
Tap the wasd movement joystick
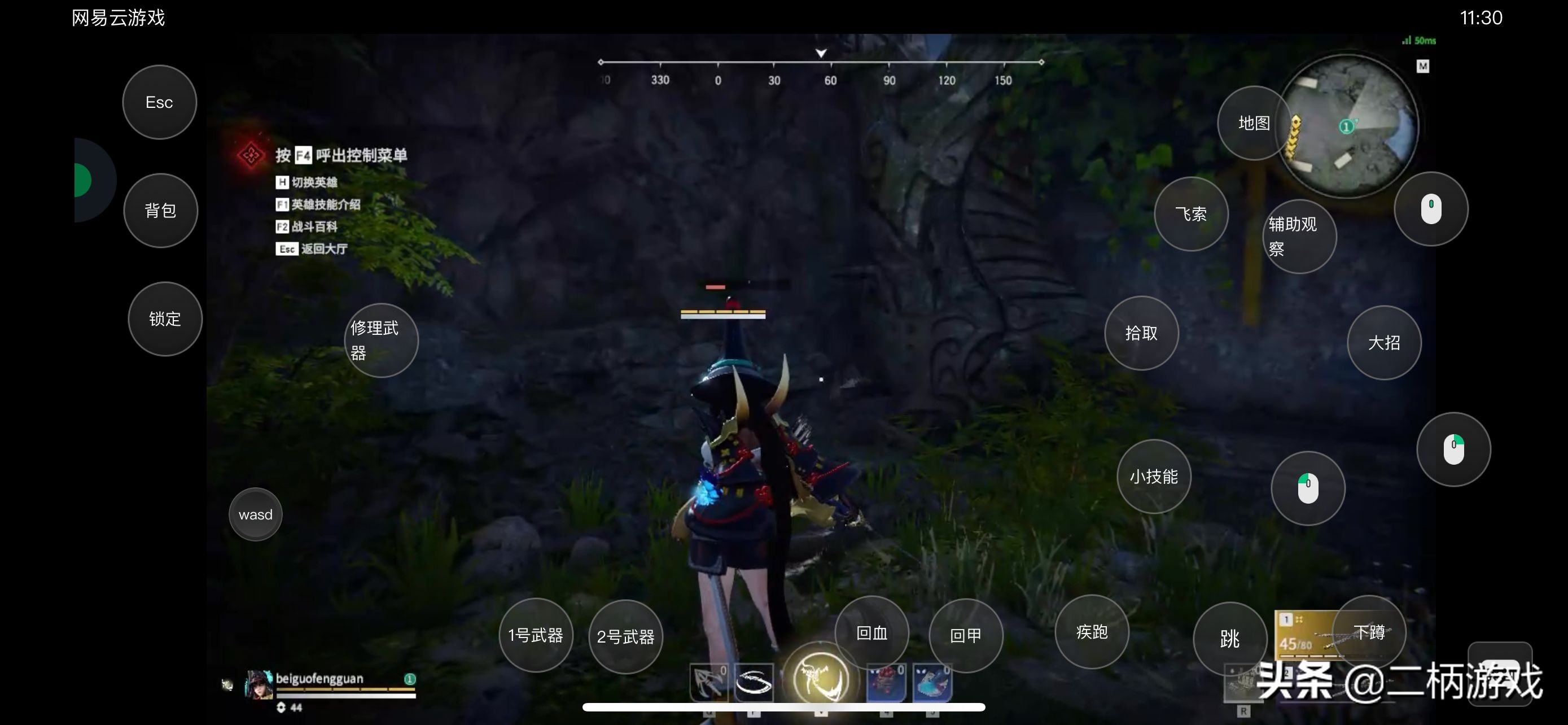click(256, 514)
